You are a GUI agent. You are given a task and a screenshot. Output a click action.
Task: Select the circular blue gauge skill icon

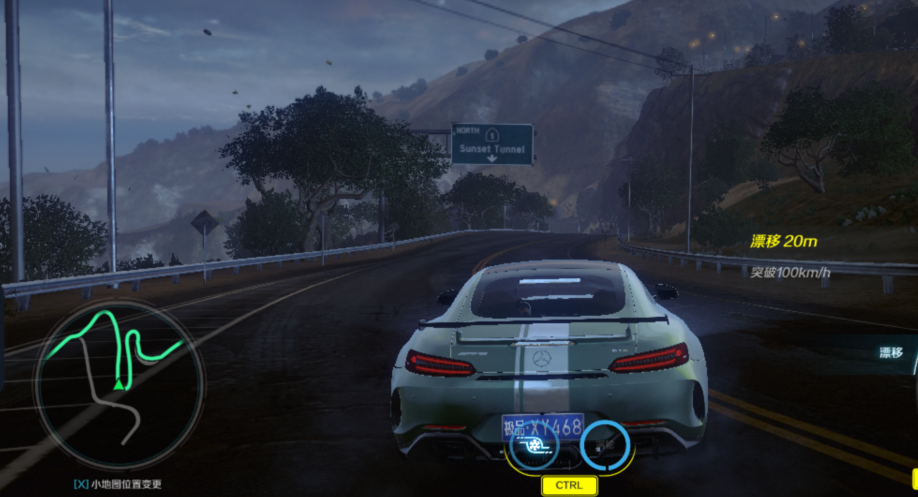[605, 445]
